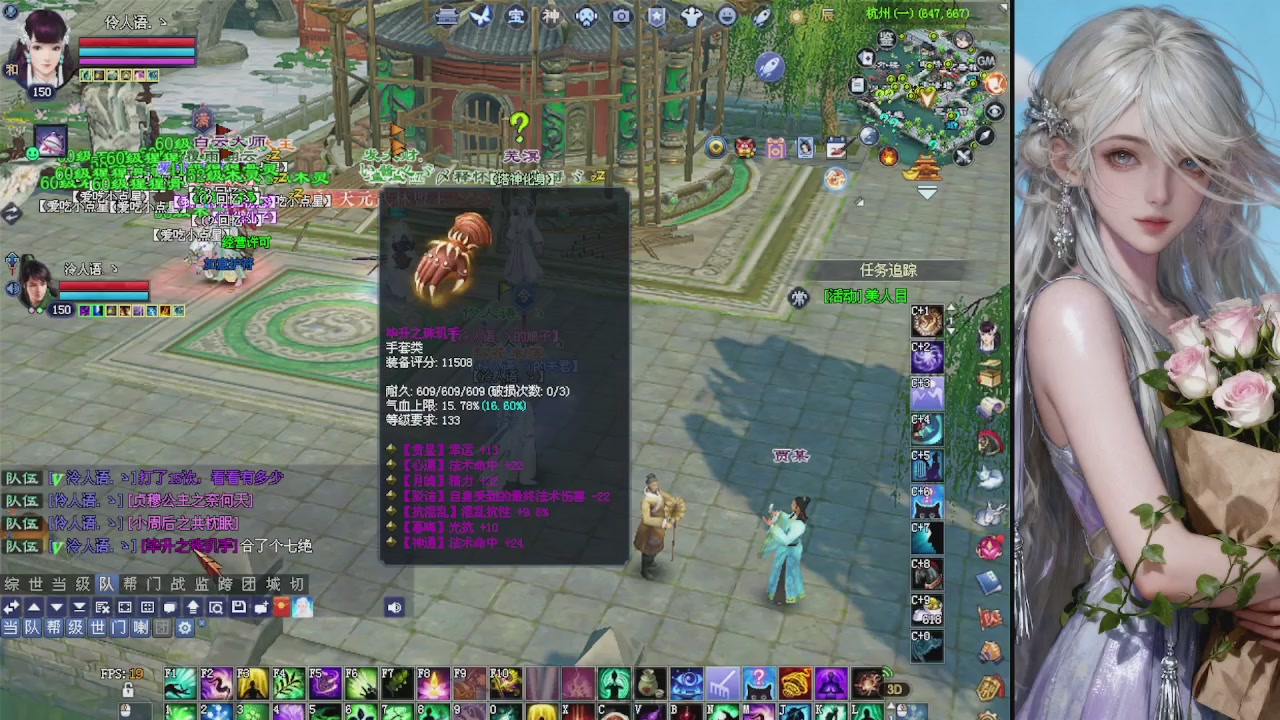The image size is (1280, 720).
Task: Click the GM icon beside the minimap
Action: tap(985, 62)
